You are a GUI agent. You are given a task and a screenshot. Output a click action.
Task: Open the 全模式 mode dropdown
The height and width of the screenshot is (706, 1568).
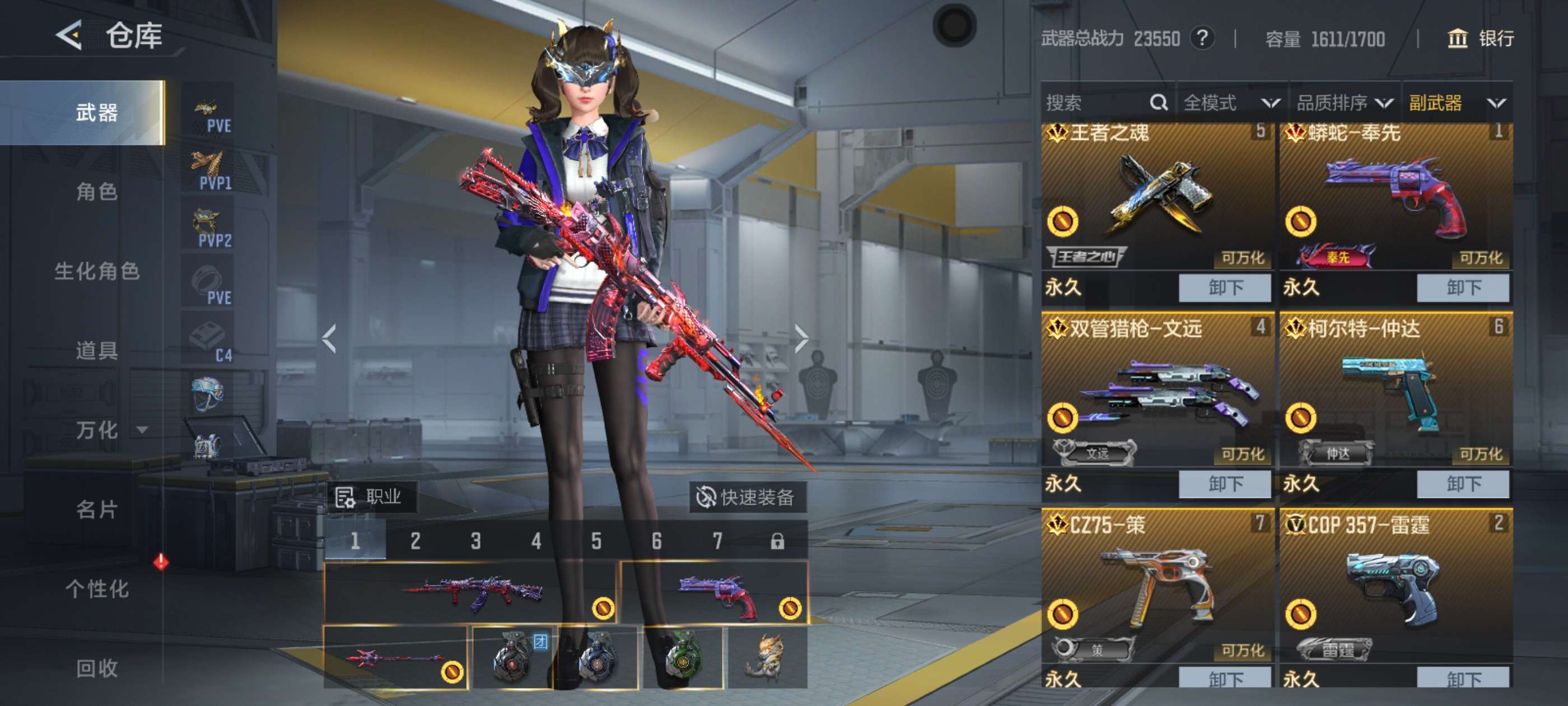(1231, 103)
